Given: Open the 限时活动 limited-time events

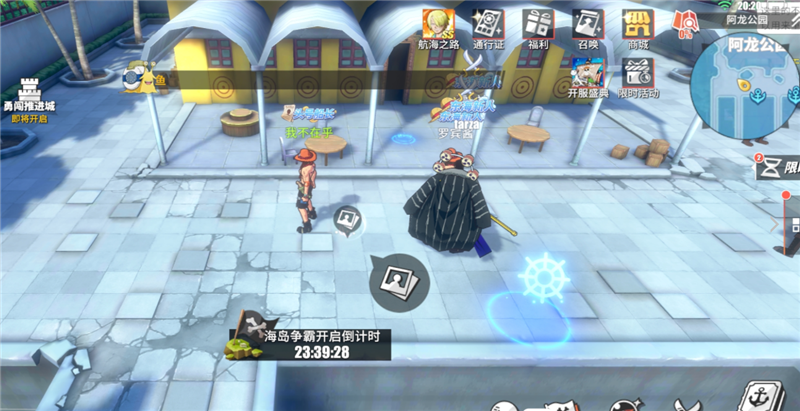Looking at the screenshot, I should 638,76.
